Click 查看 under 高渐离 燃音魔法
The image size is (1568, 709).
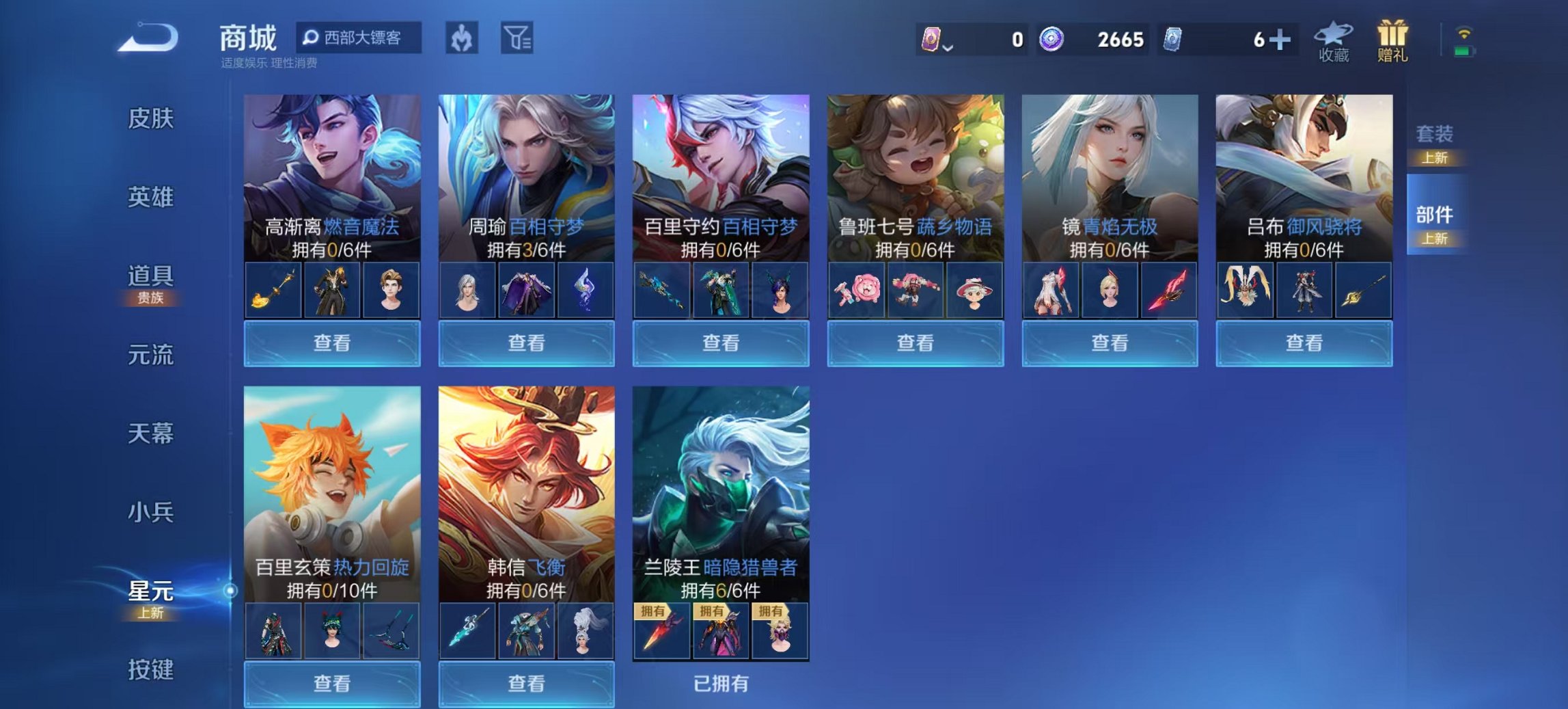[x=331, y=343]
